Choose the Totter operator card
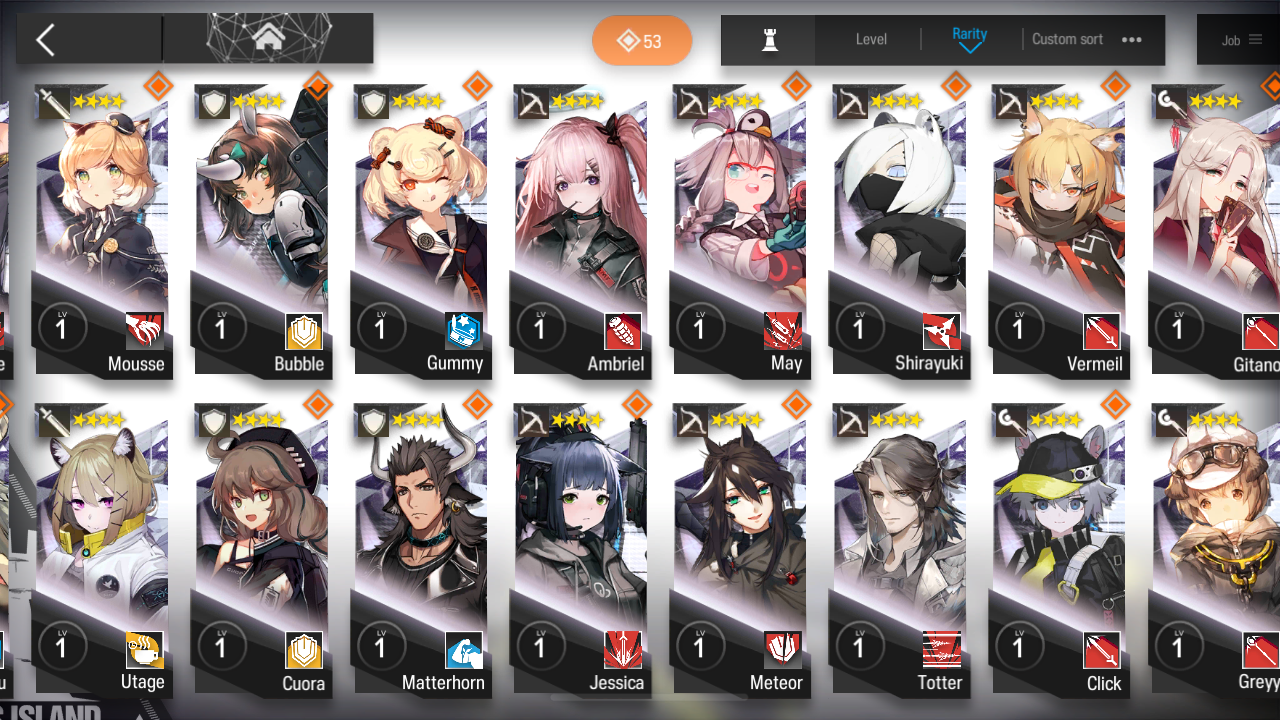Viewport: 1280px width, 720px height. pyautogui.click(x=898, y=550)
